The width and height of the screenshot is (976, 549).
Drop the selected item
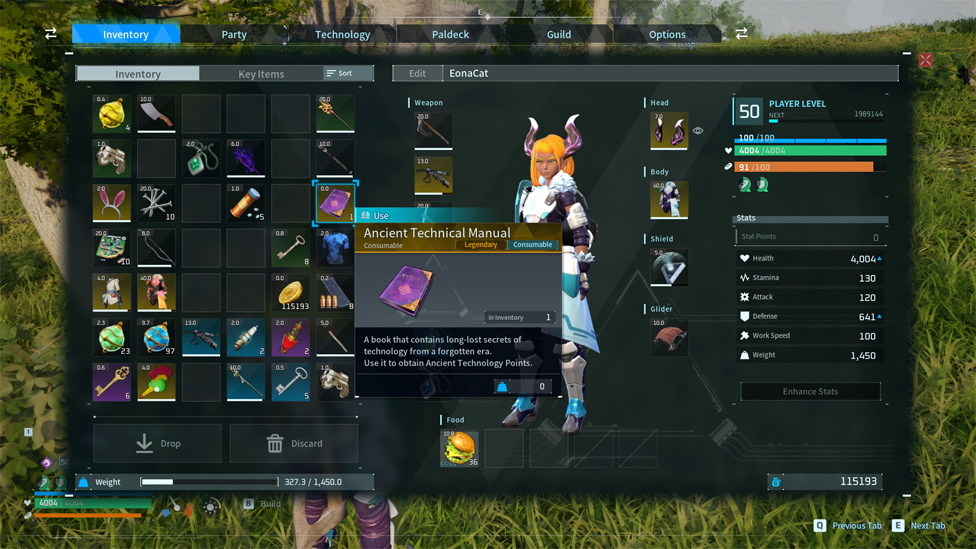[158, 443]
